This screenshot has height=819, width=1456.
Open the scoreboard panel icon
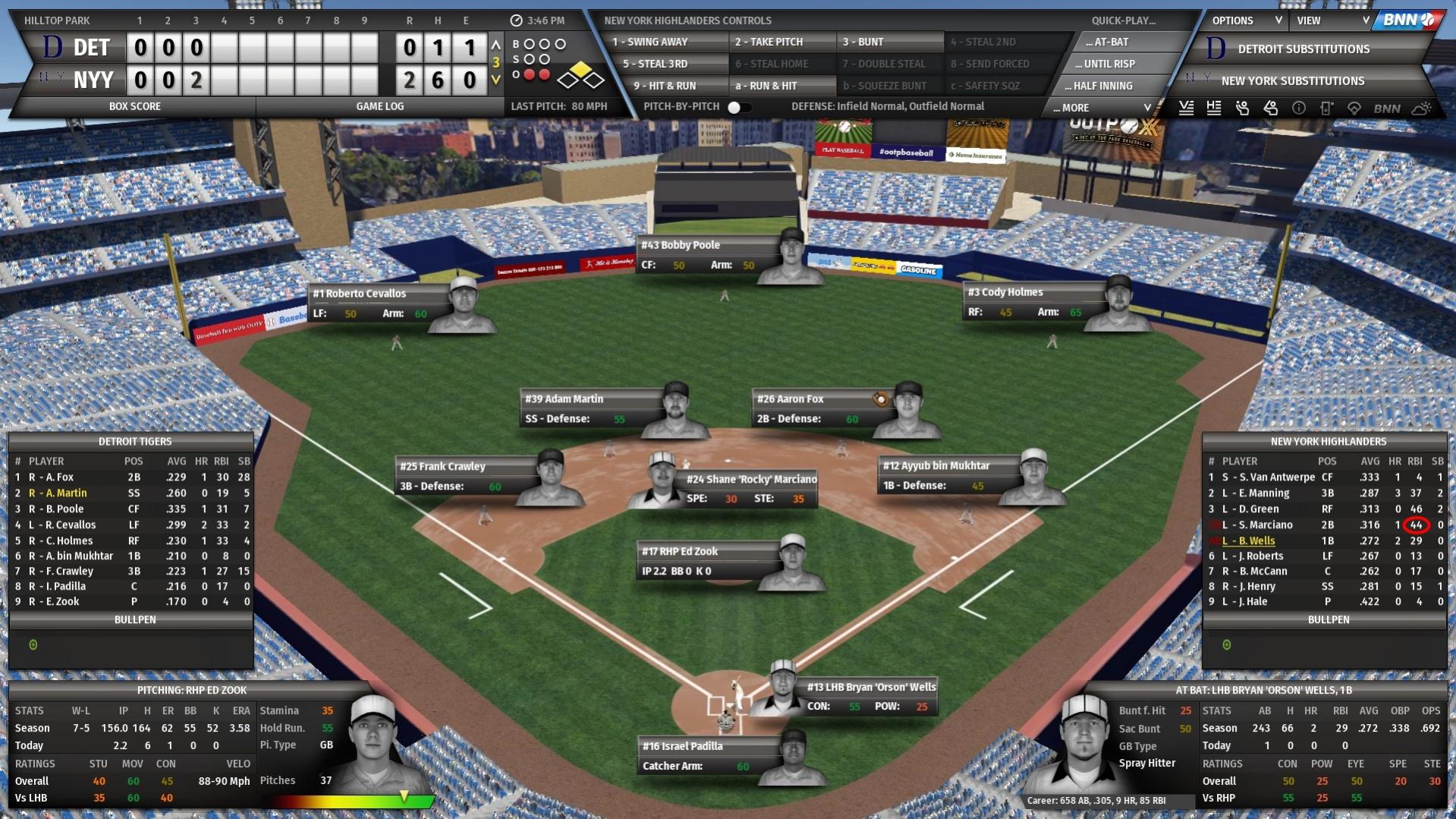(x=1327, y=109)
